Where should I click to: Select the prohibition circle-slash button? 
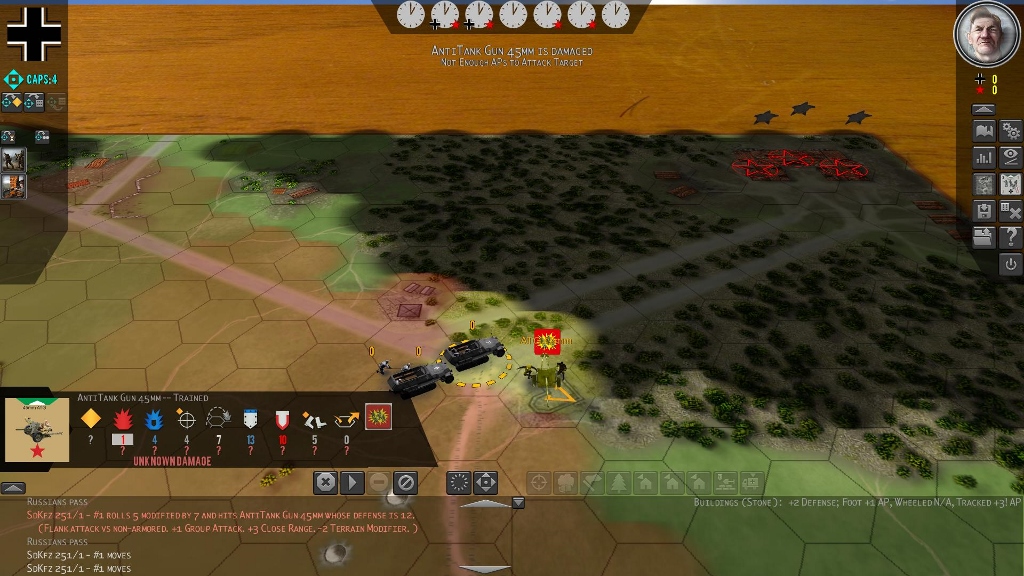click(405, 482)
